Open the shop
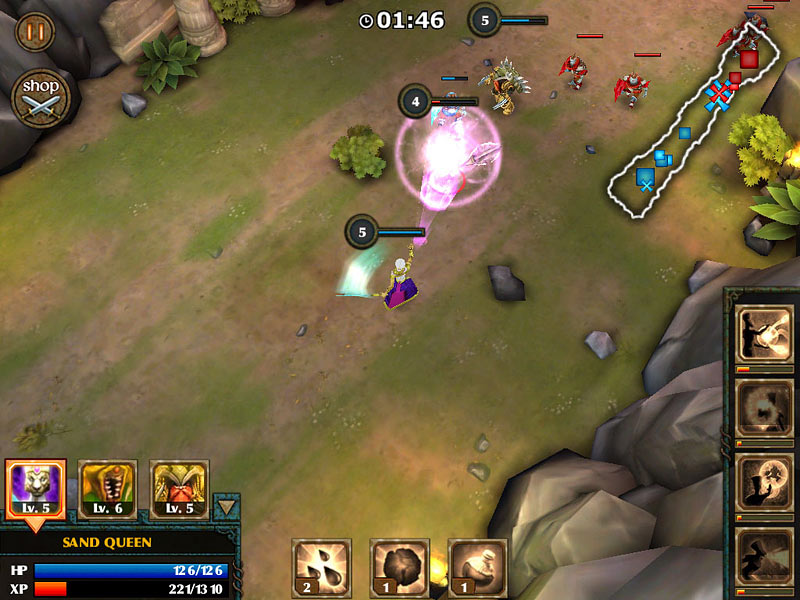Image resolution: width=800 pixels, height=600 pixels. (40, 97)
